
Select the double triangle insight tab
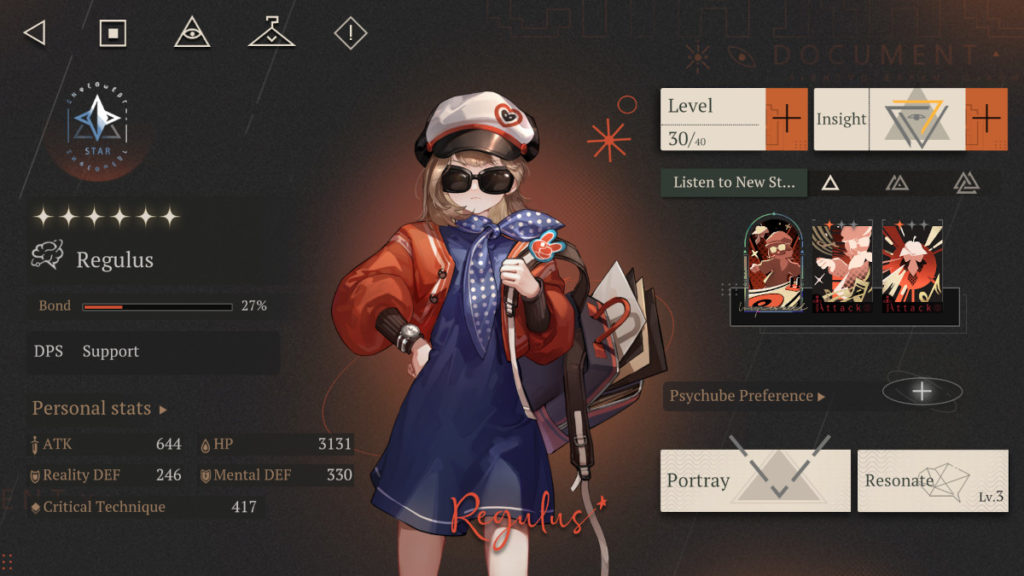[x=897, y=183]
